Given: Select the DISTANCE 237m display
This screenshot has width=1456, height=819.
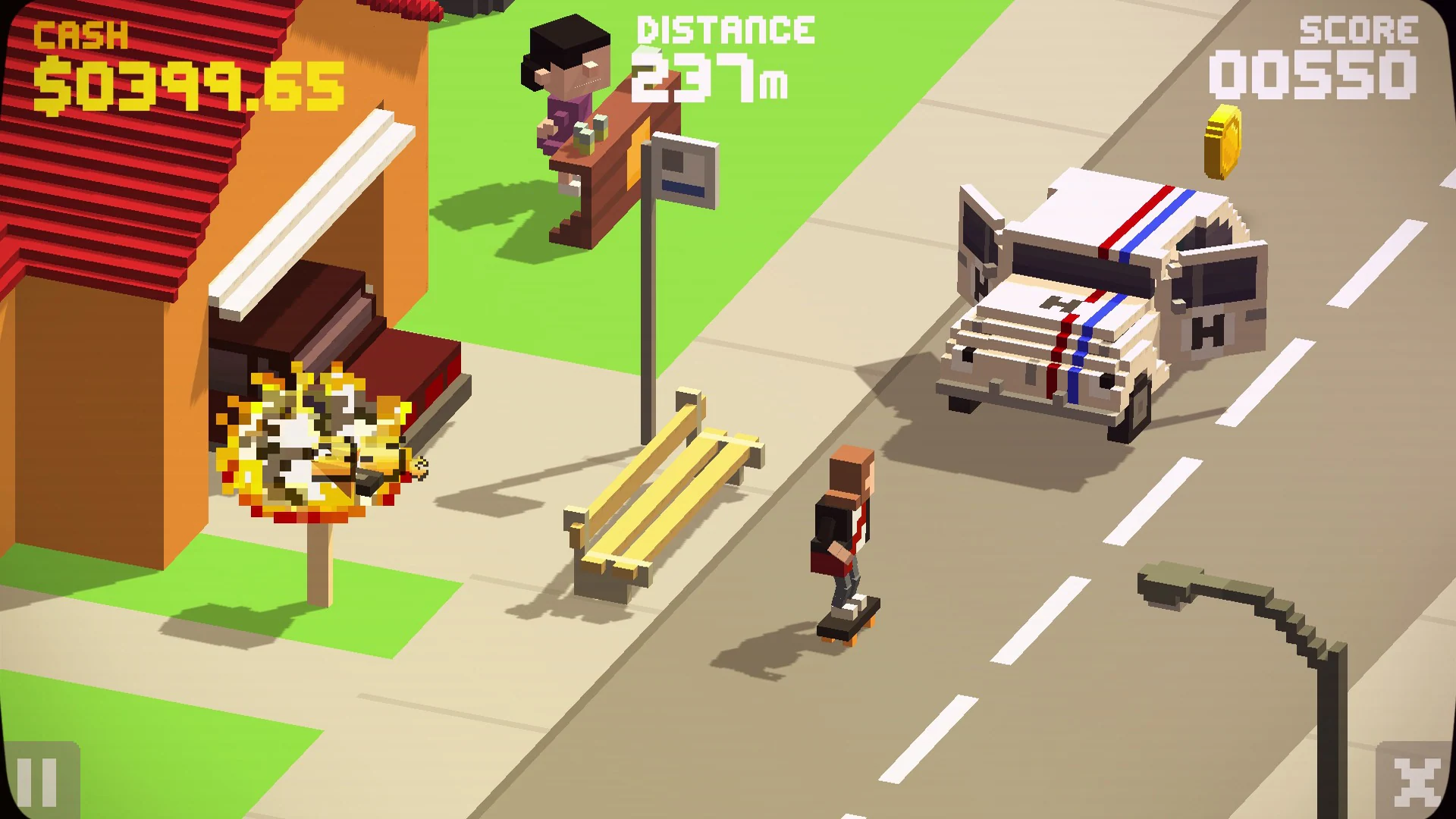Looking at the screenshot, I should [x=720, y=53].
